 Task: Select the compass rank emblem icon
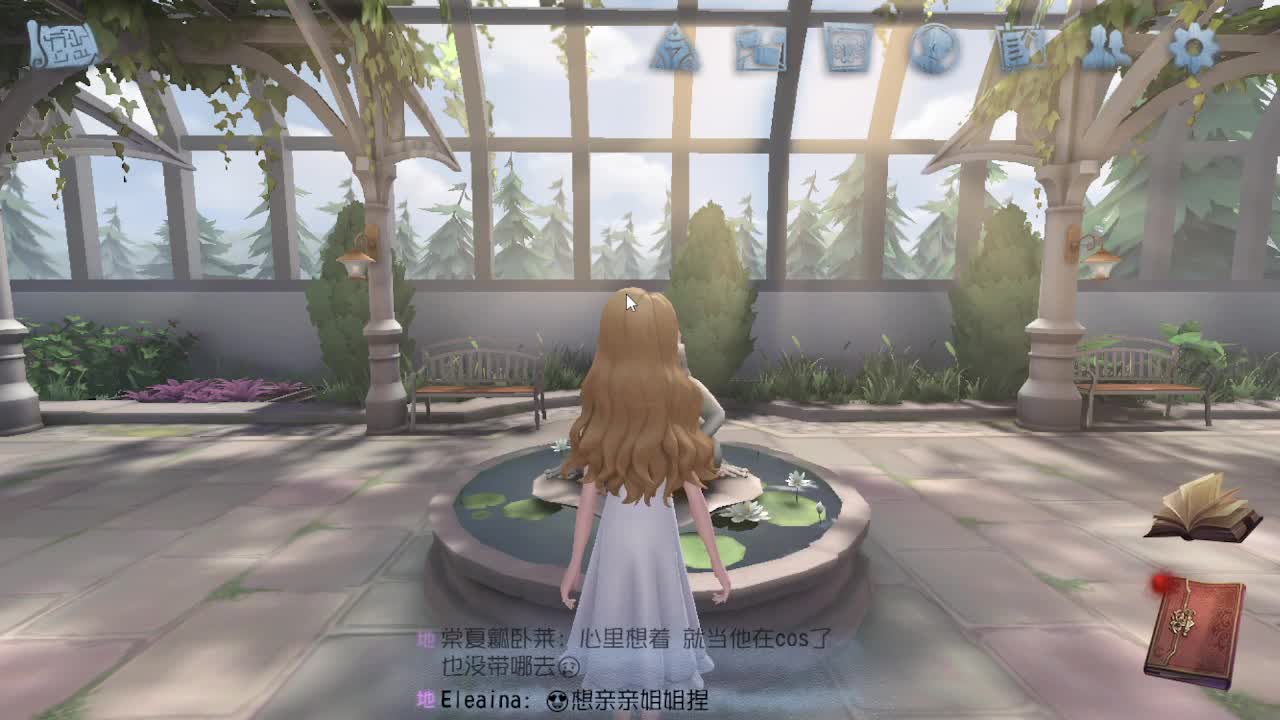click(676, 46)
